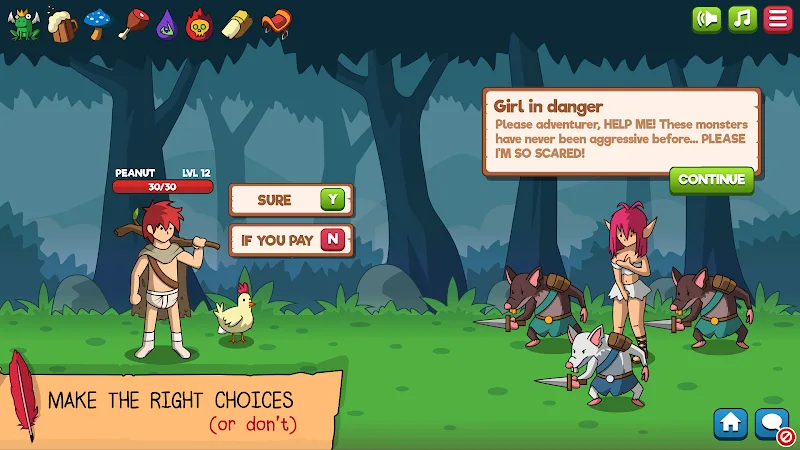Select the blue mushroom icon

(97, 23)
